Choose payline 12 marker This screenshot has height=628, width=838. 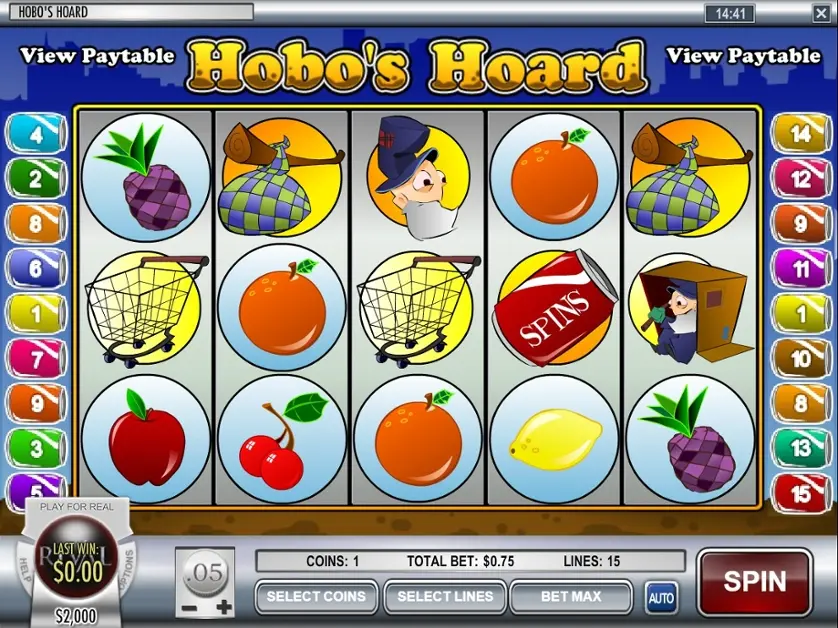tap(800, 179)
